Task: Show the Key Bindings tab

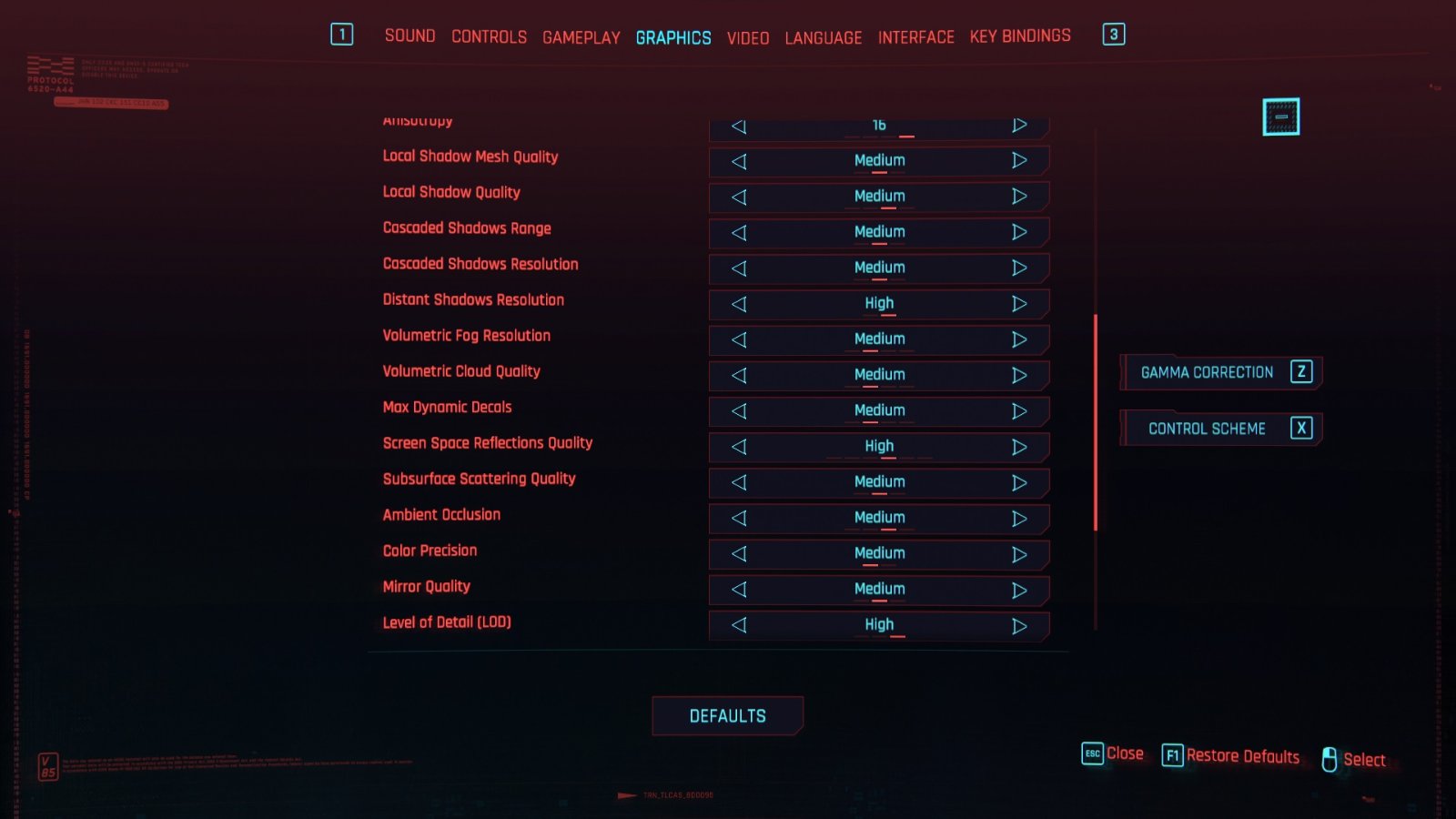Action: pos(1019,36)
